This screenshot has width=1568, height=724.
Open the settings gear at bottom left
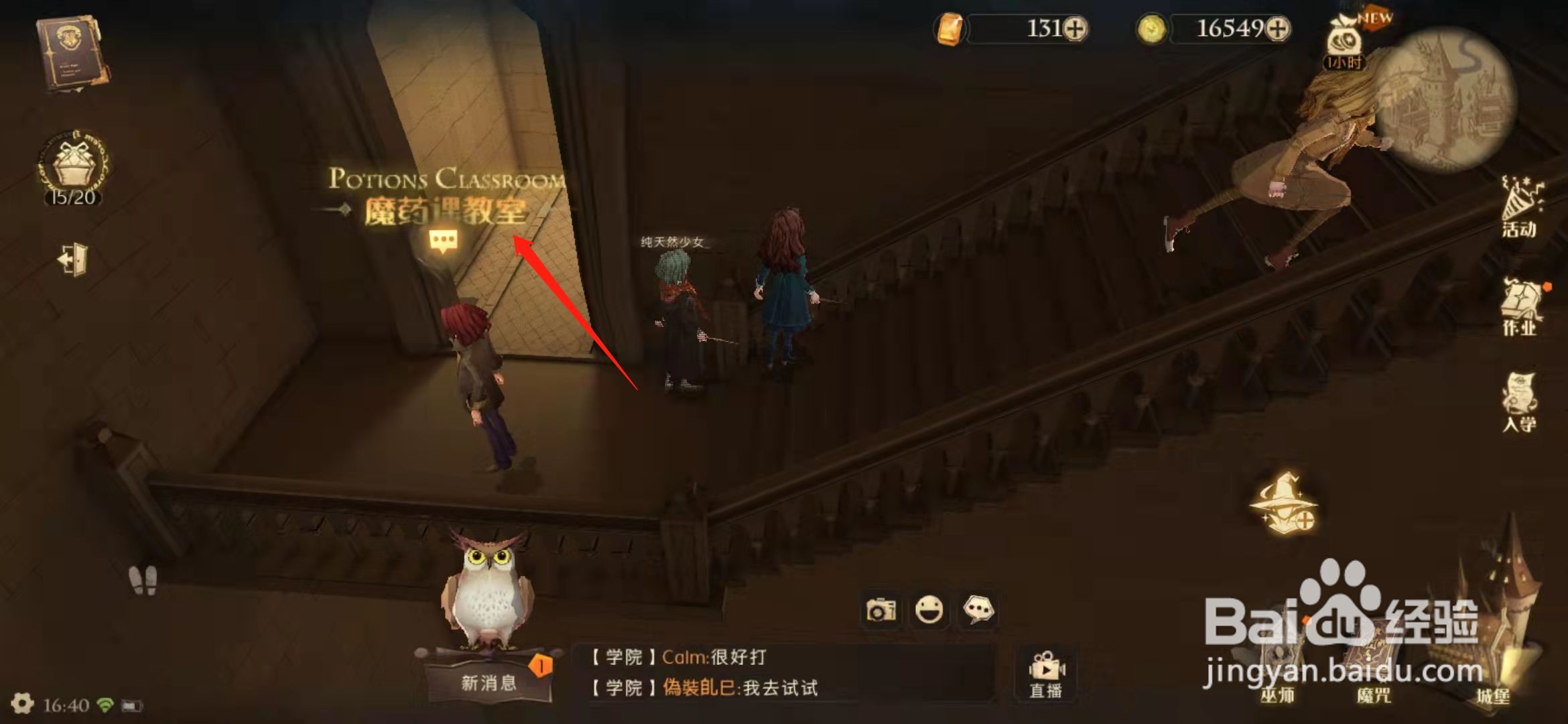tap(22, 702)
